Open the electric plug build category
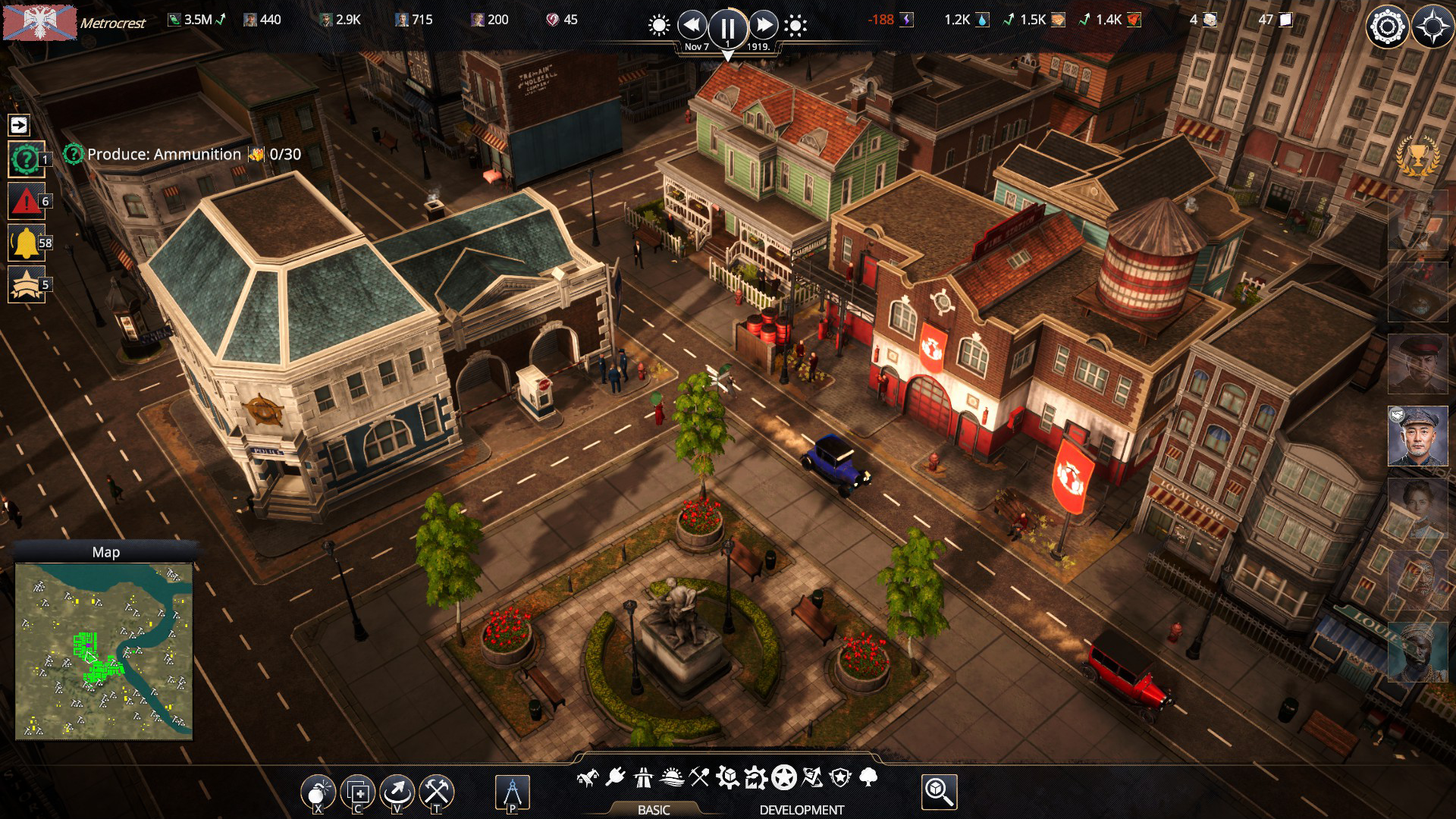 615,777
